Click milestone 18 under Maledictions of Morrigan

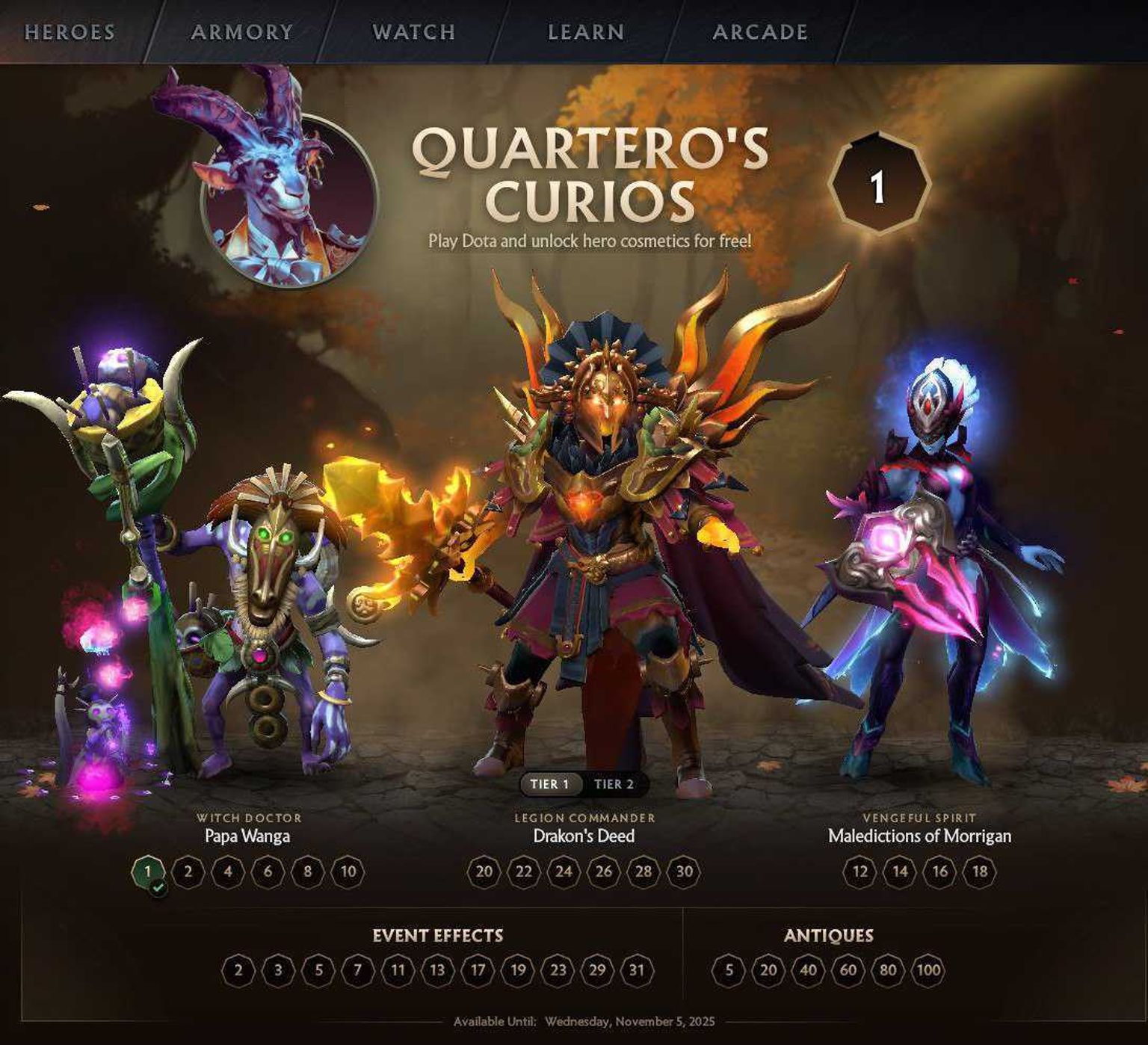pos(979,872)
